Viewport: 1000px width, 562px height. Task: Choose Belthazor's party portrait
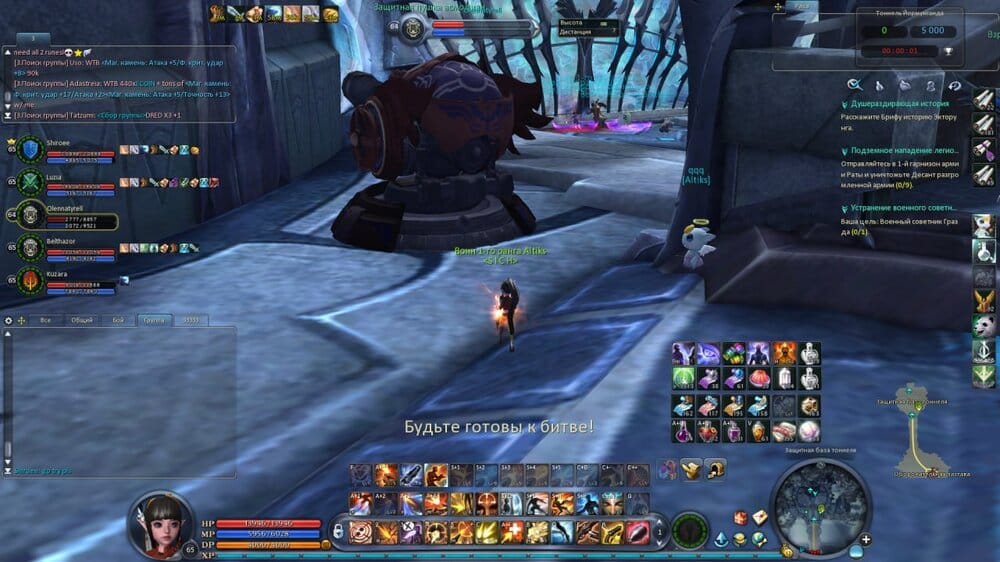pos(31,247)
